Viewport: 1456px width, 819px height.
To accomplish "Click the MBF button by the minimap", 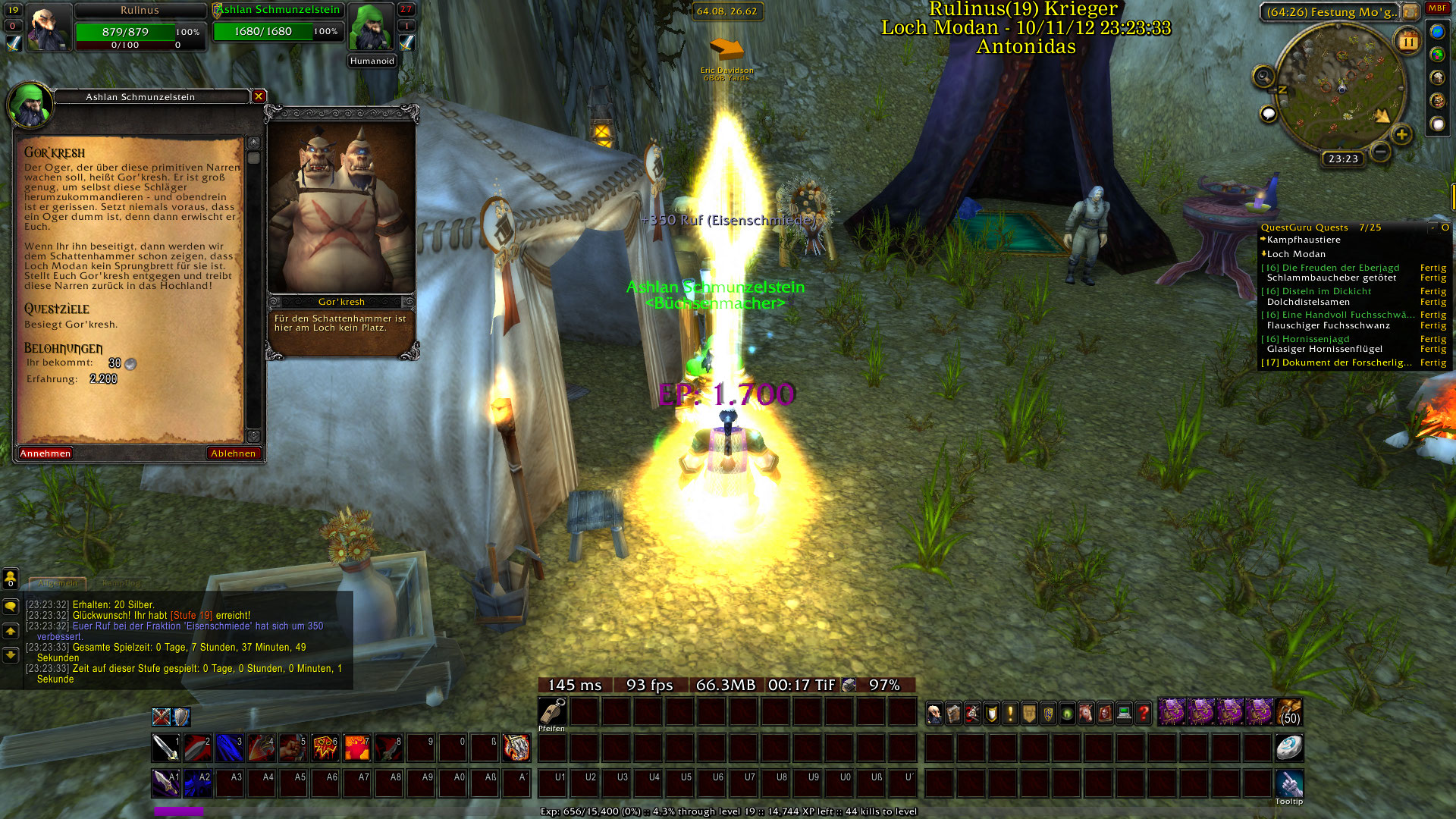I will click(1437, 8).
